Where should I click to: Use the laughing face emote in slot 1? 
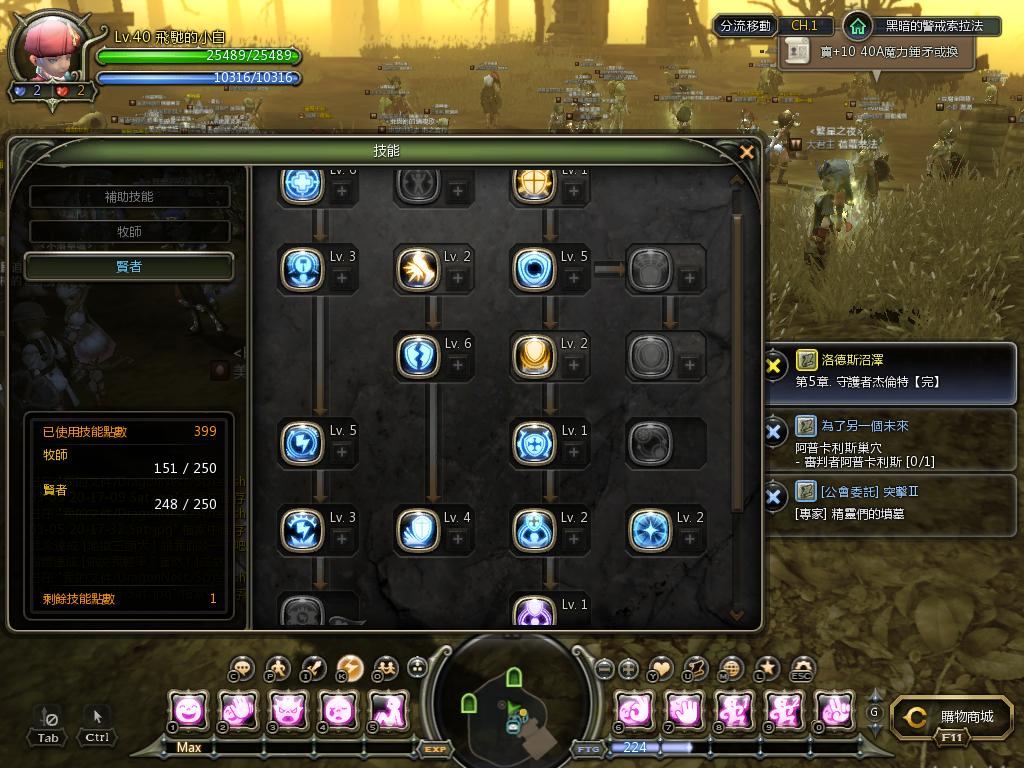tap(188, 711)
